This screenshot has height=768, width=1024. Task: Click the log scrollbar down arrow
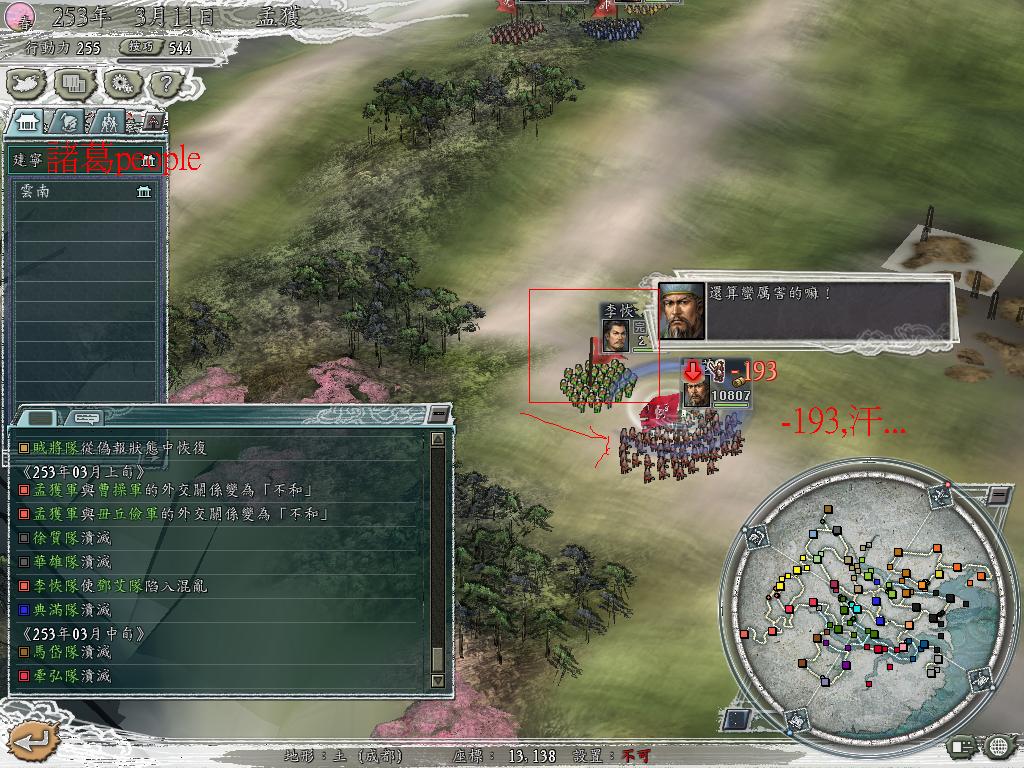point(437,681)
